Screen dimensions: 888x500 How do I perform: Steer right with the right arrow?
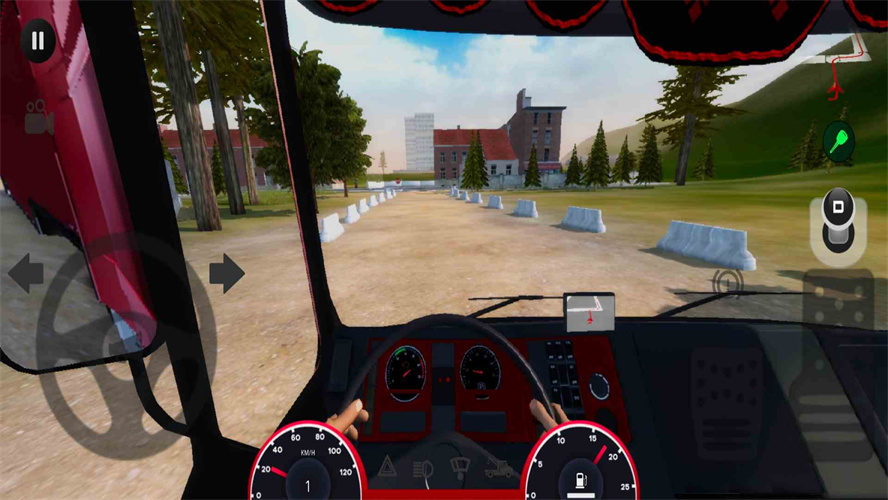tap(227, 273)
